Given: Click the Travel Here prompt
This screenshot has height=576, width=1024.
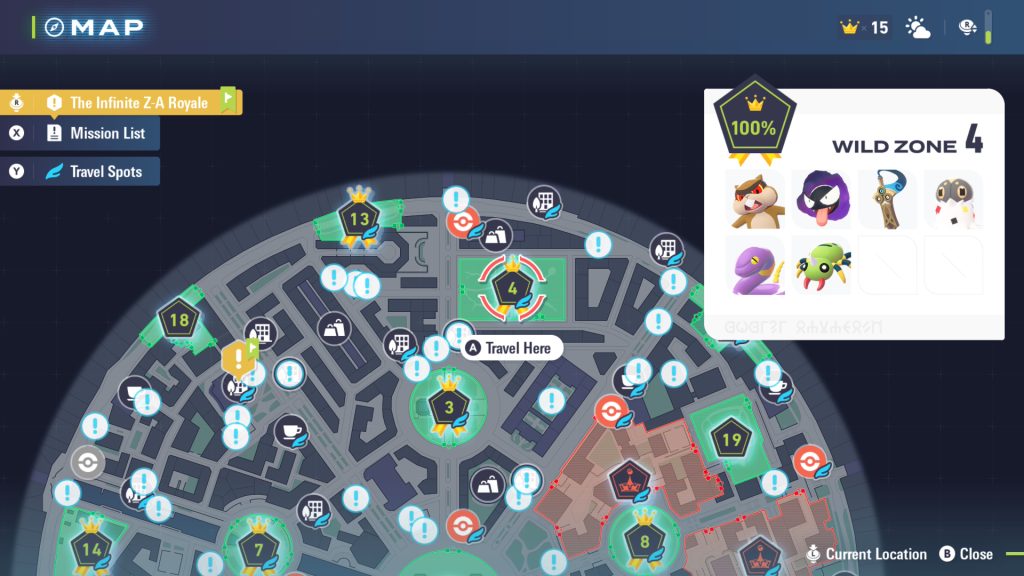Looking at the screenshot, I should tap(512, 348).
